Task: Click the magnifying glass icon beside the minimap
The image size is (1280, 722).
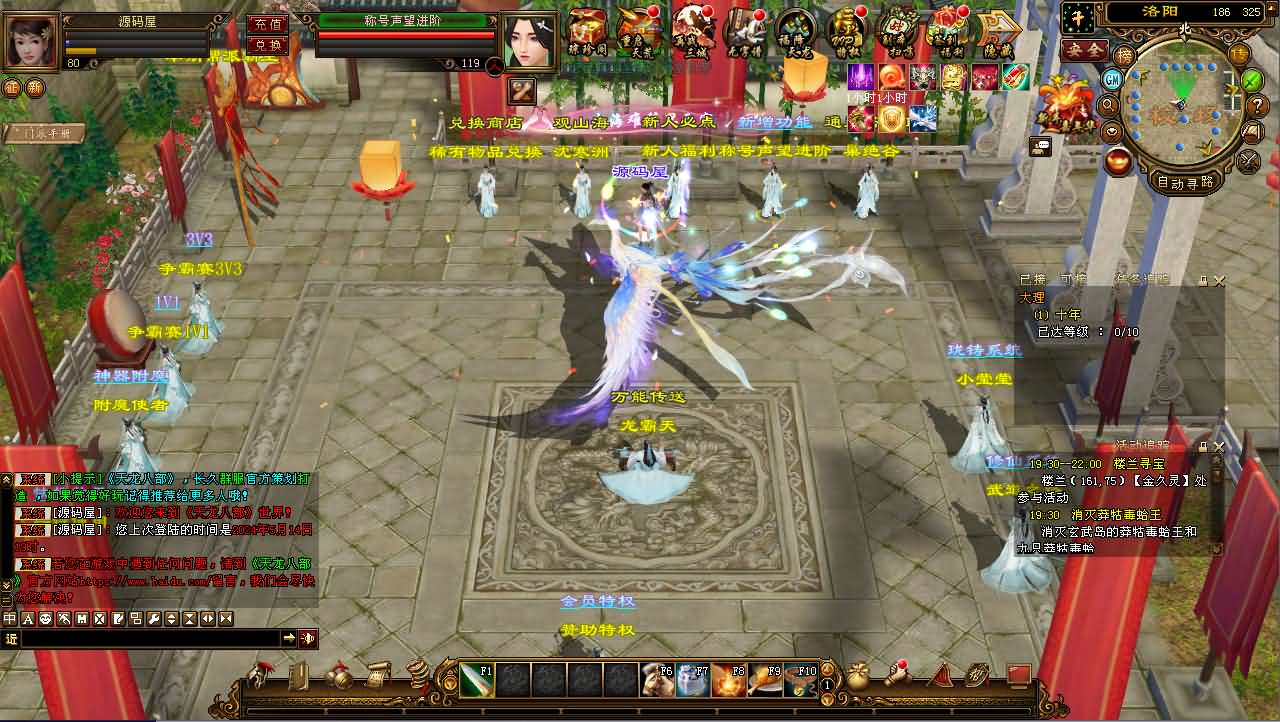Action: (x=1108, y=105)
